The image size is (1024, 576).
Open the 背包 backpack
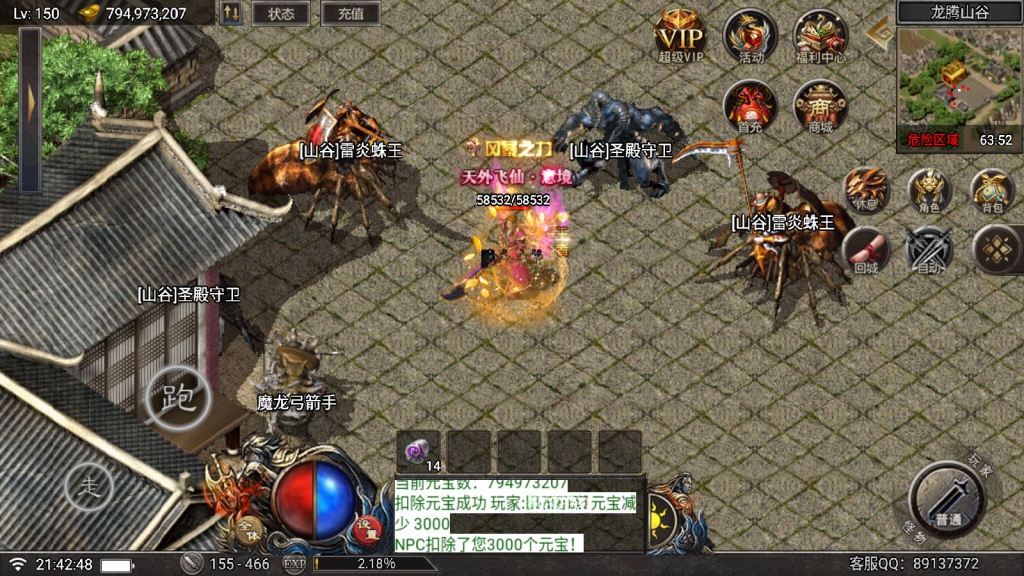(x=992, y=189)
